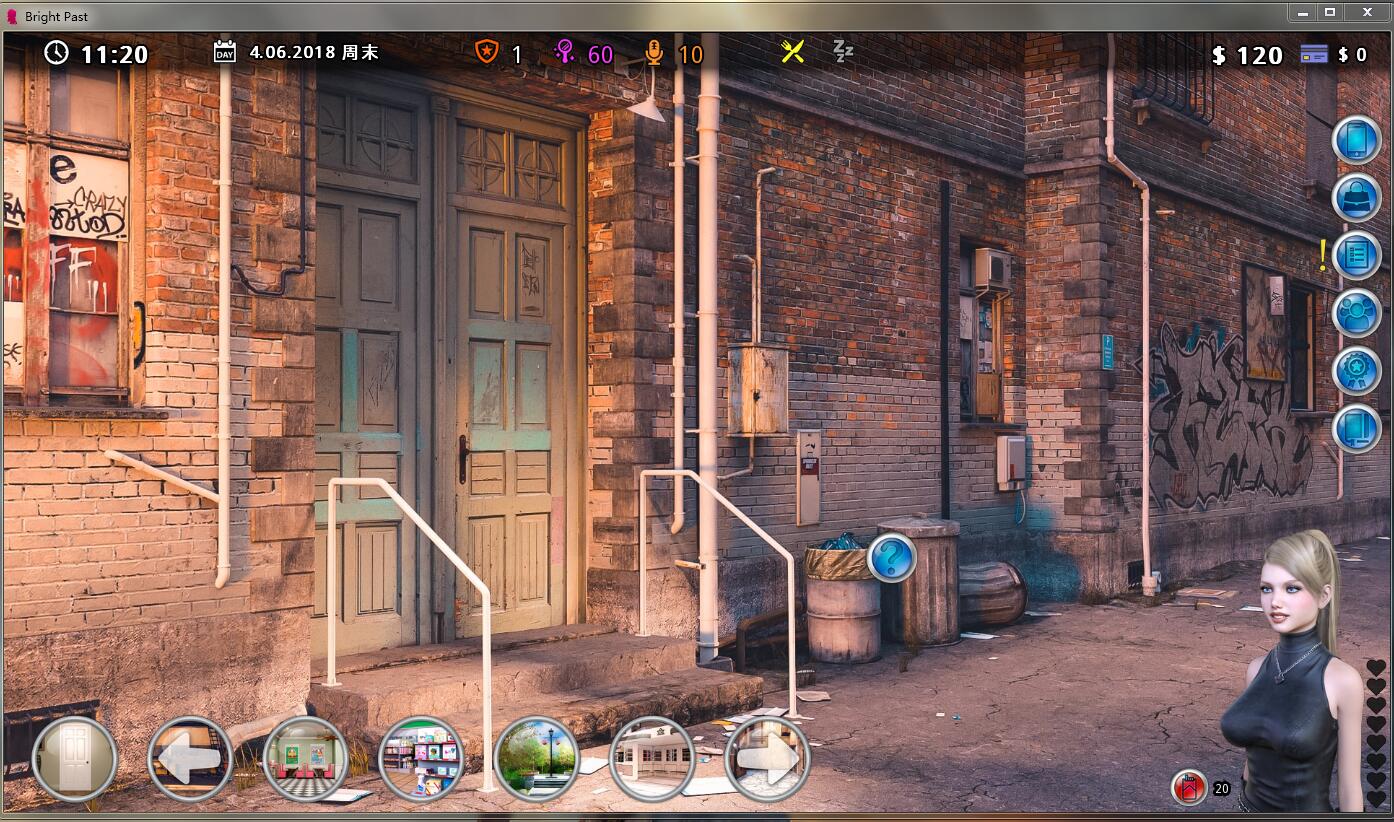
Task: Open the quest journal list
Action: pyautogui.click(x=1356, y=255)
